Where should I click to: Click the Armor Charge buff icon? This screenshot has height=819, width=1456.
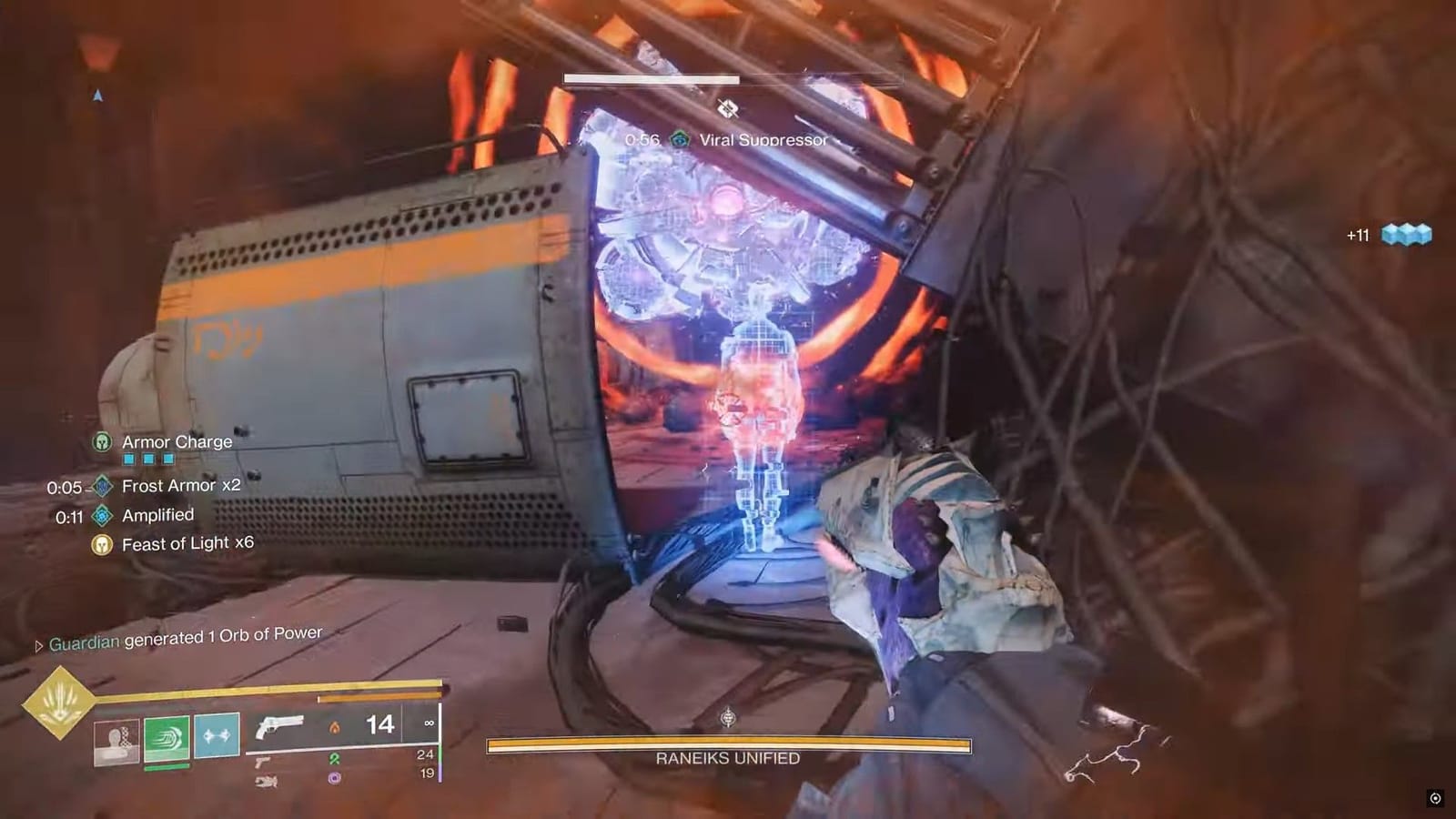coord(103,441)
